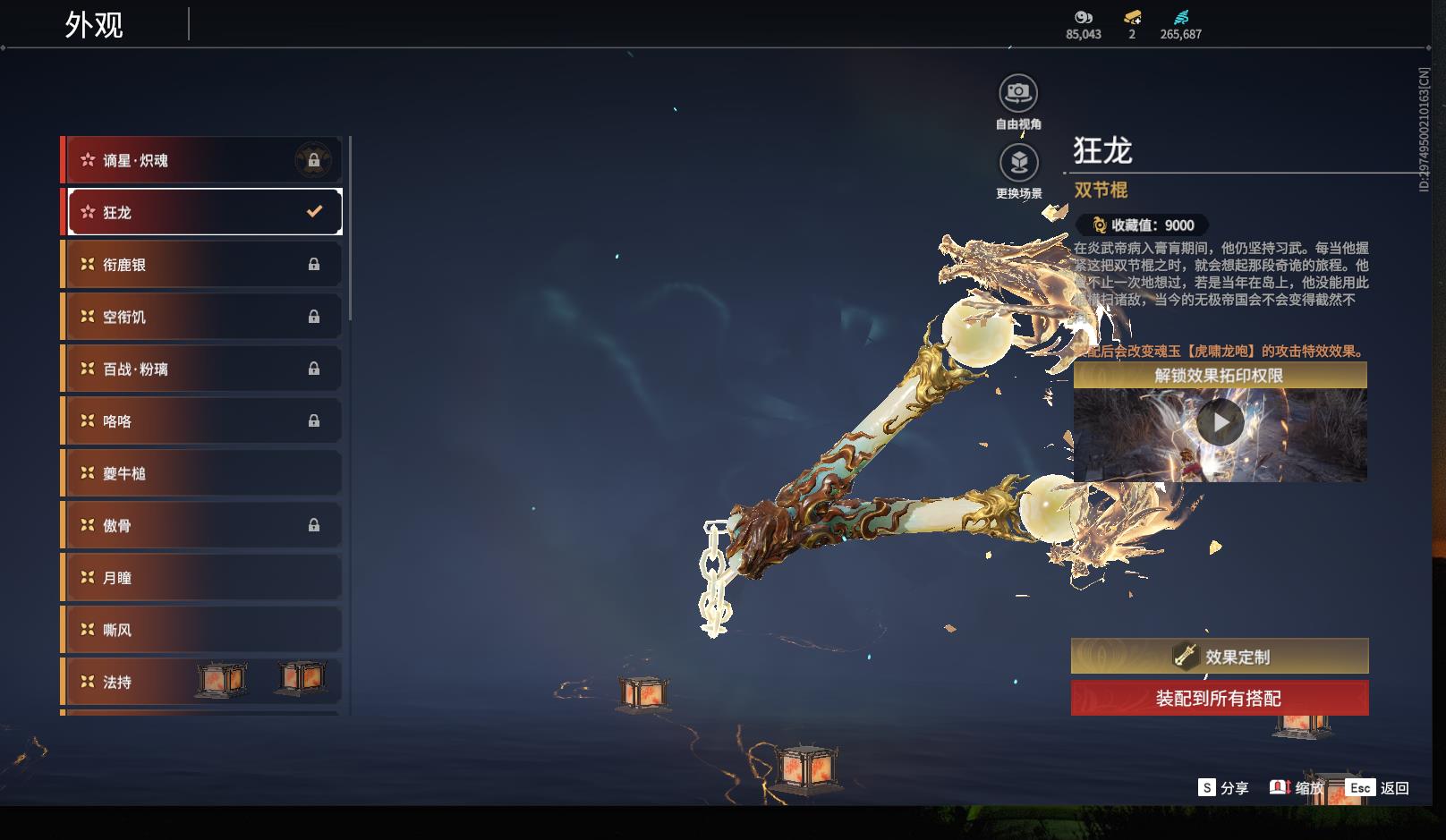This screenshot has height=840, width=1446.
Task: Select the 夔牛槌 weapon skin
Action: (201, 473)
